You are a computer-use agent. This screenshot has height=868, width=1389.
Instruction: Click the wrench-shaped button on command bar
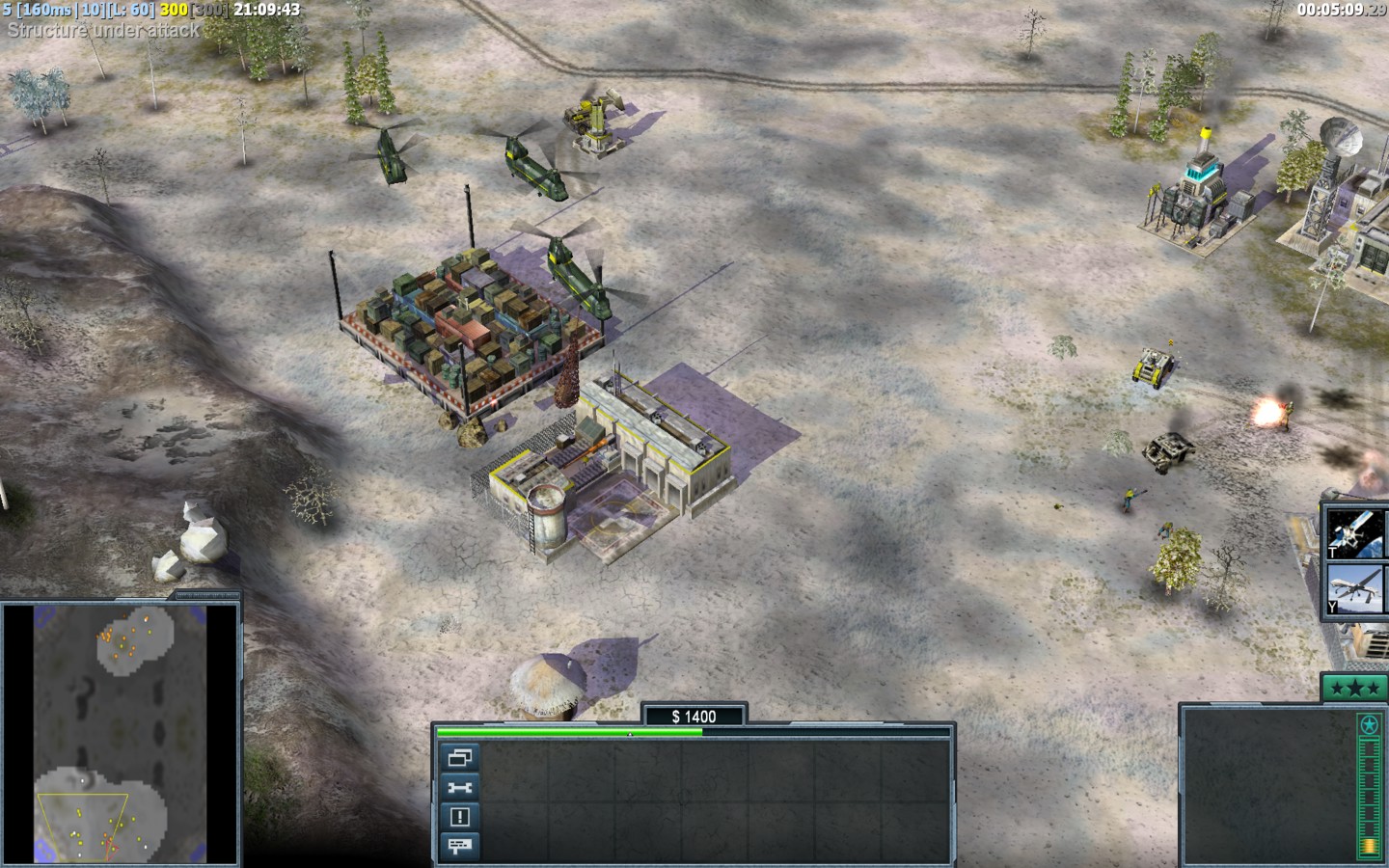point(459,787)
